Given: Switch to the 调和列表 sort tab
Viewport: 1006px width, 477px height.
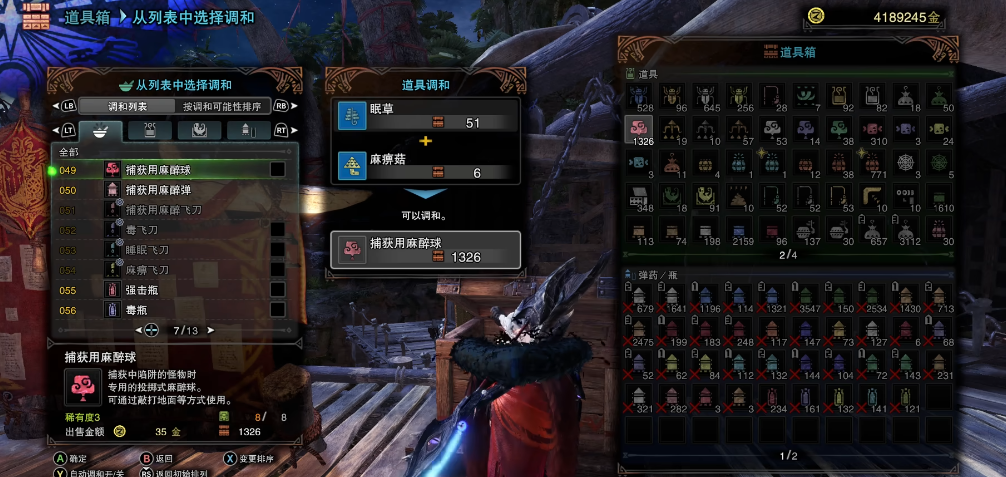Looking at the screenshot, I should pos(127,106).
